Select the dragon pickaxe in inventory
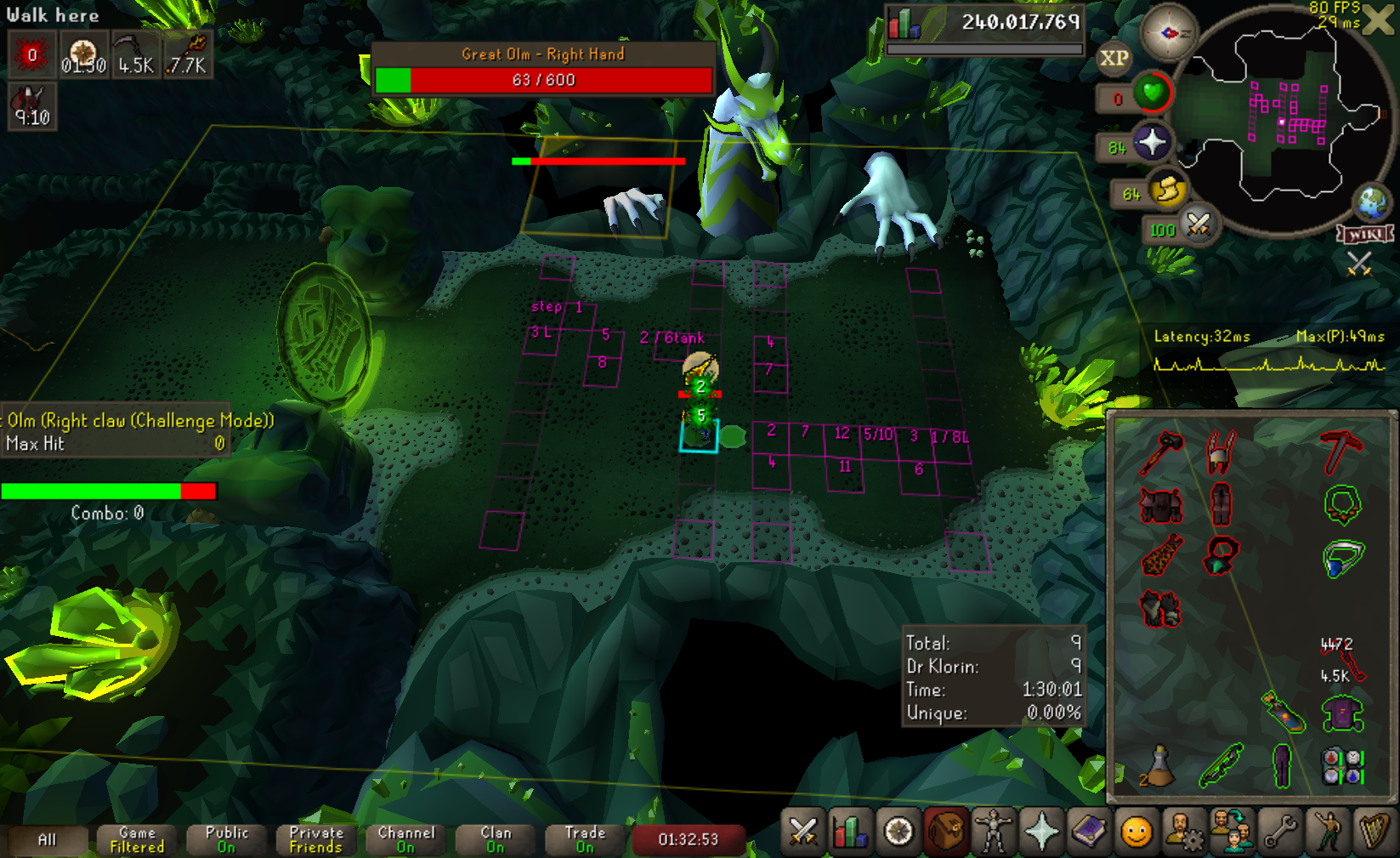This screenshot has height=858, width=1400. (1340, 451)
